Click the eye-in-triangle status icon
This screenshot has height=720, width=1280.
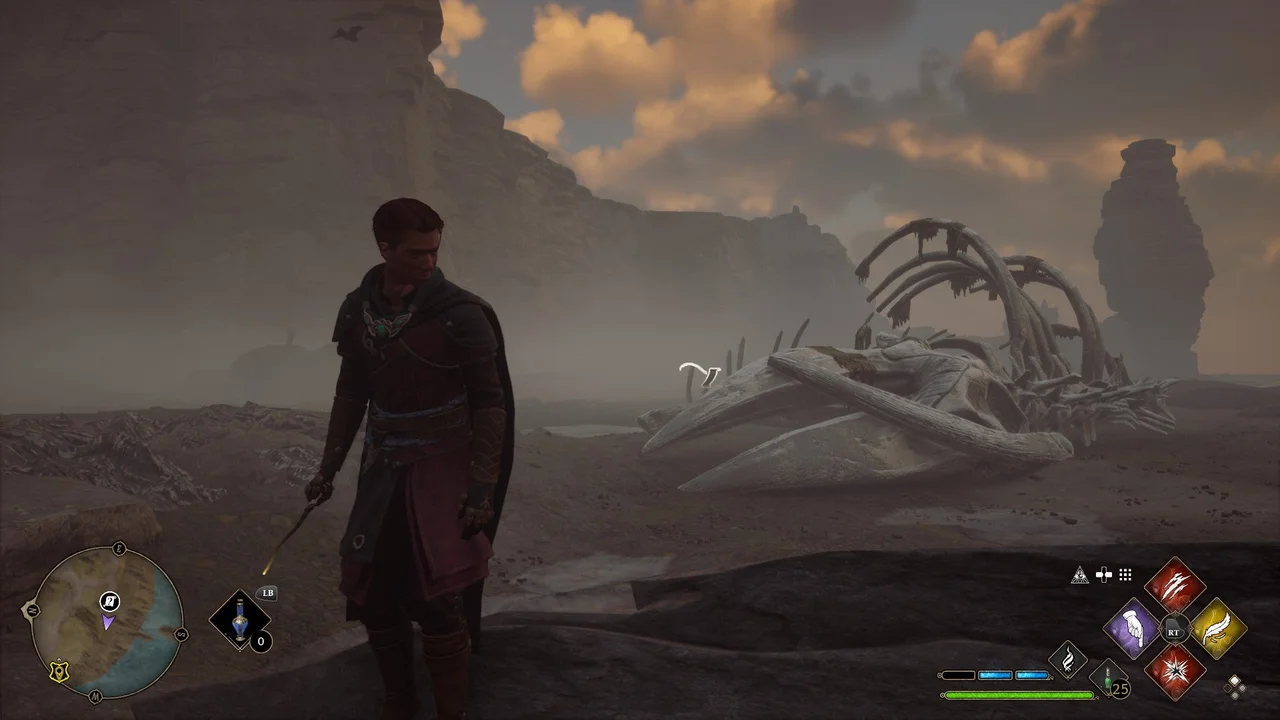point(1079,574)
